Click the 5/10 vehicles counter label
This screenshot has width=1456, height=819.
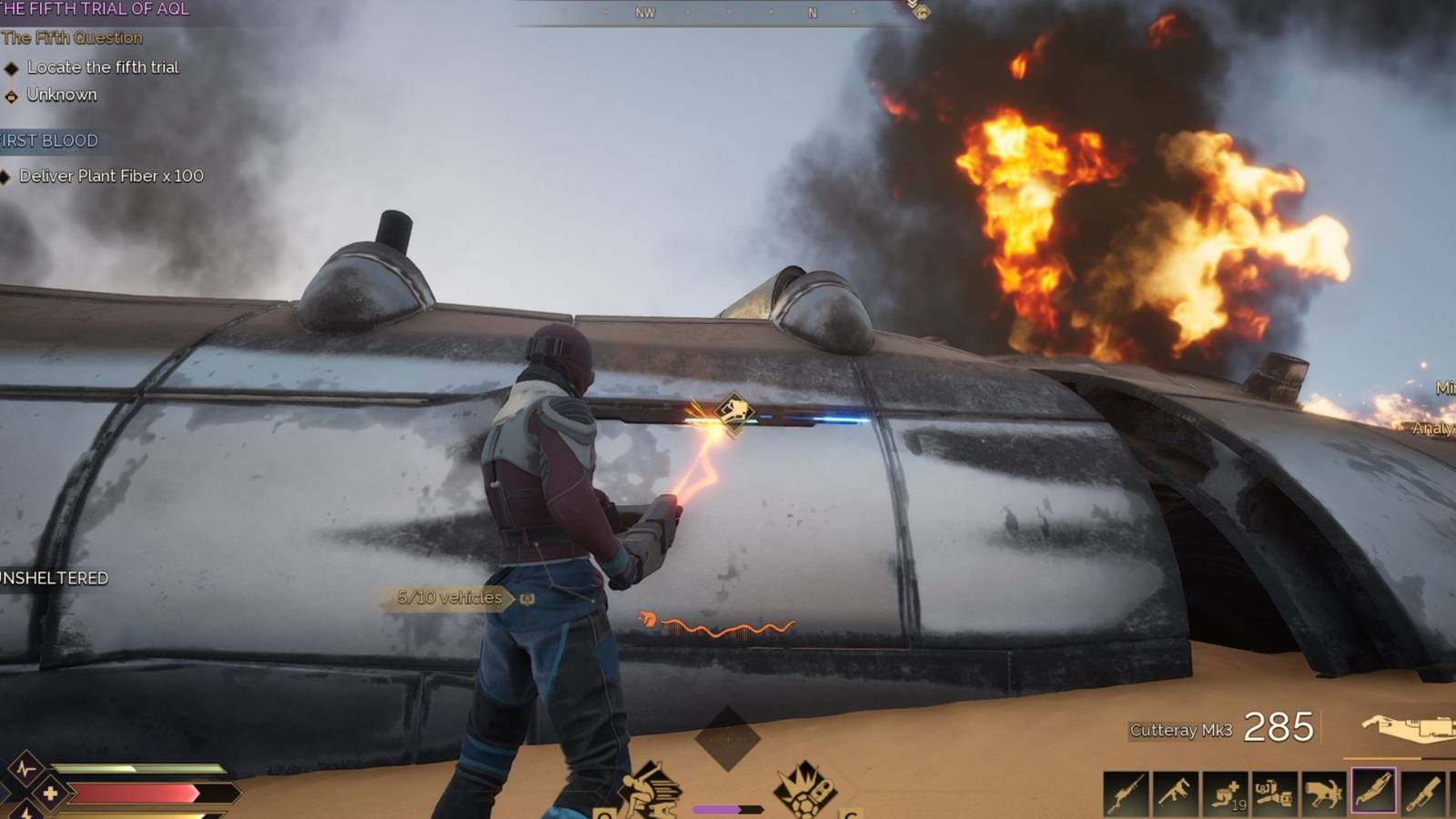point(448,598)
